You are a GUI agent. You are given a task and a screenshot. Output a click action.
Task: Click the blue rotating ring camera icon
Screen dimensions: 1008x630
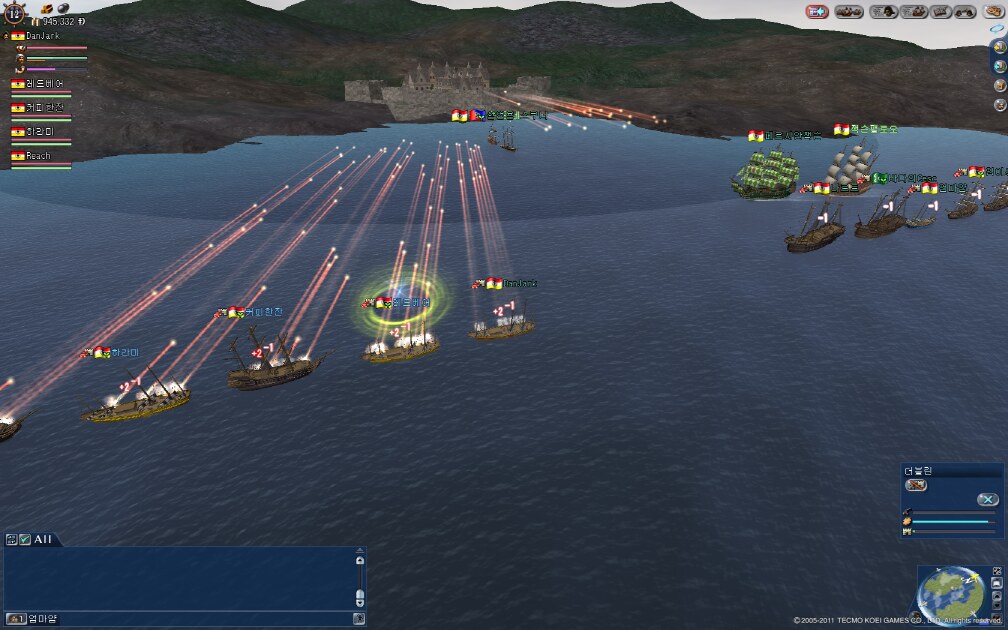pos(998,29)
